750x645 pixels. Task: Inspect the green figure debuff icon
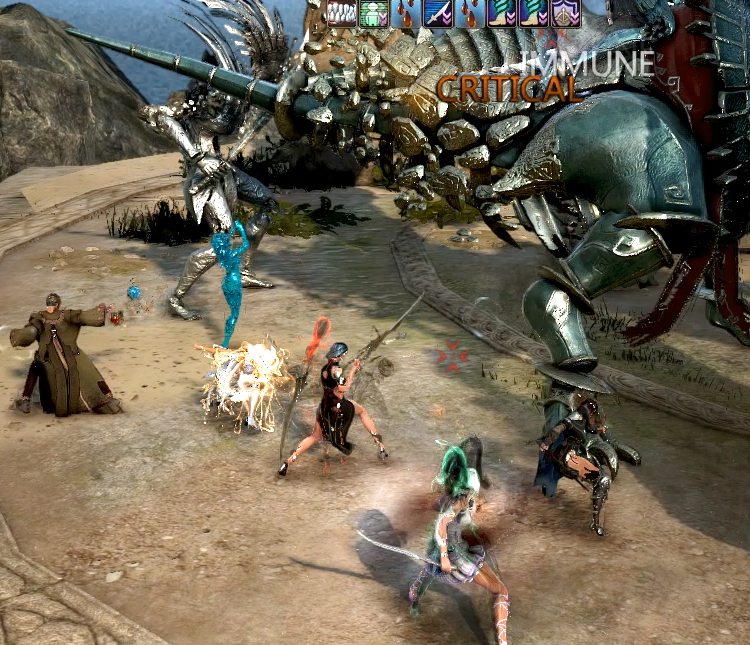(x=373, y=12)
